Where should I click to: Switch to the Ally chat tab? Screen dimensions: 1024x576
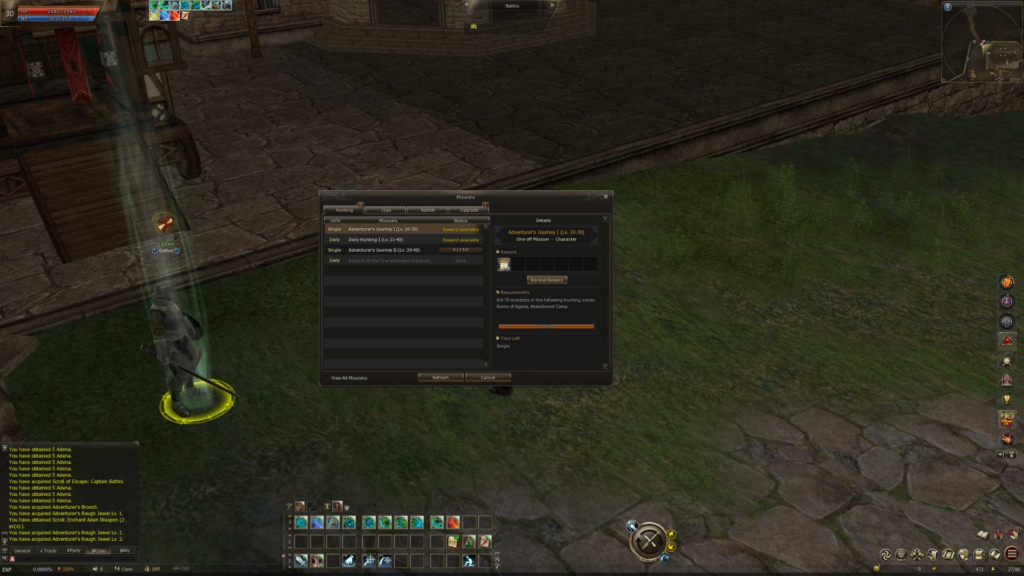tap(125, 550)
